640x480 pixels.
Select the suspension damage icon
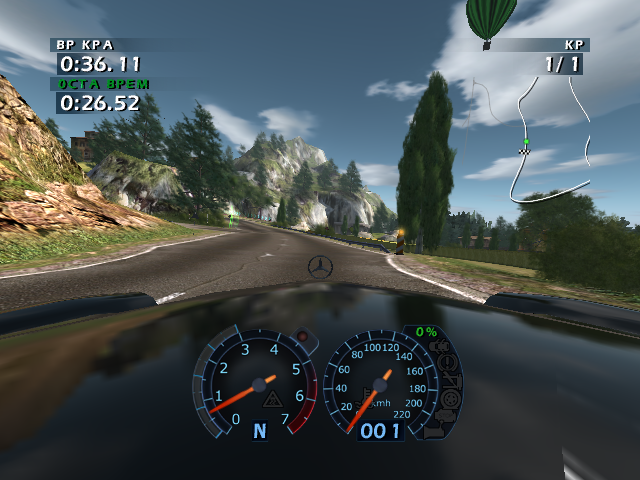pyautogui.click(x=450, y=380)
